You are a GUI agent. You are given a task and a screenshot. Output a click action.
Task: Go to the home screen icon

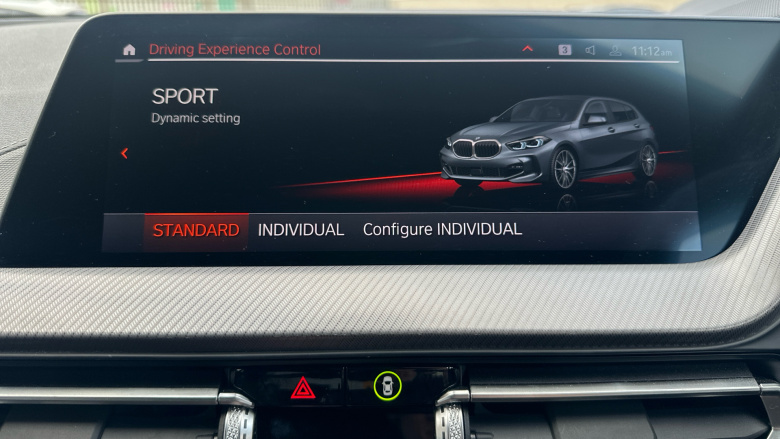[129, 49]
